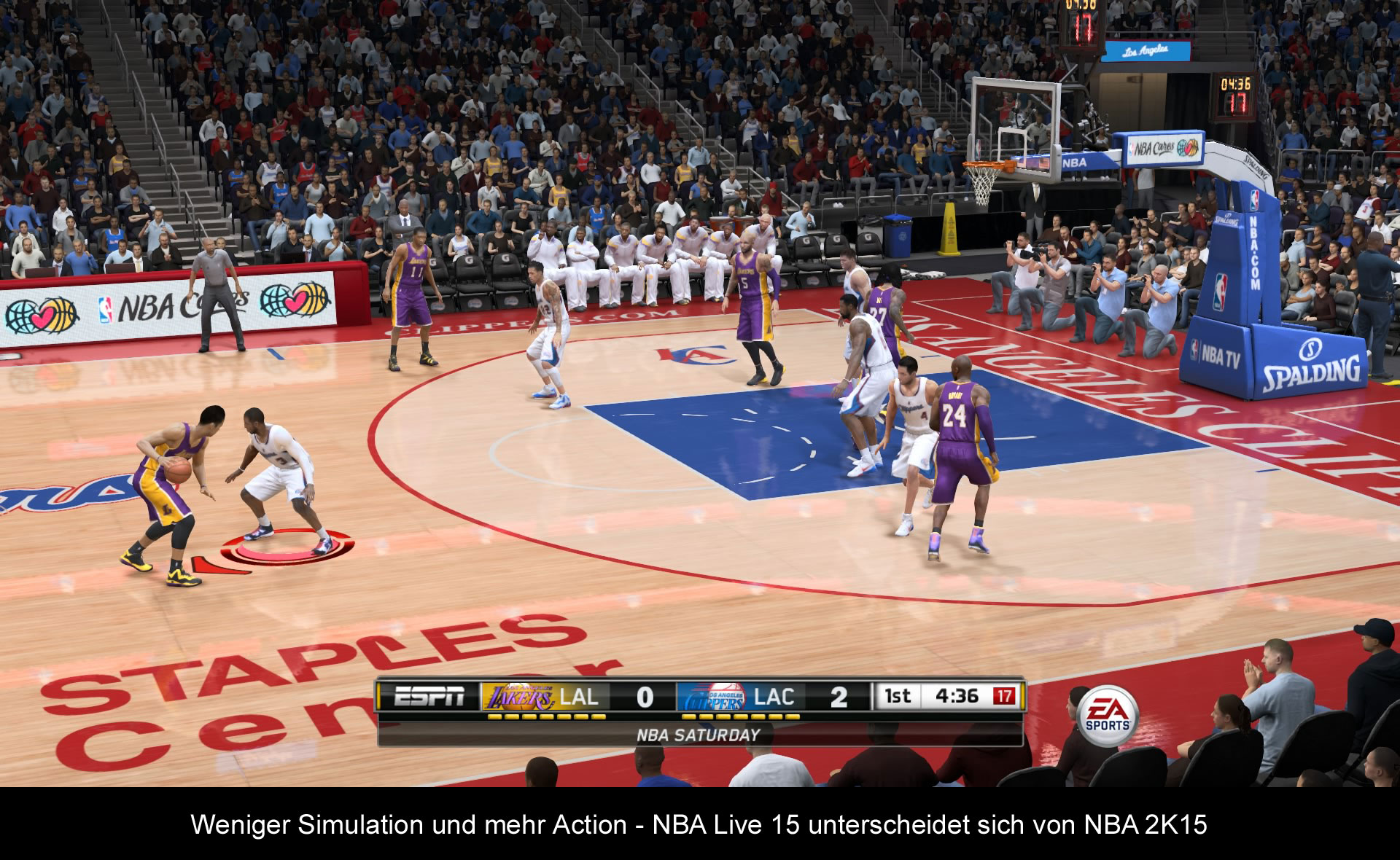This screenshot has height=860, width=1400.
Task: Select the Clippers team logo on the scorebar
Action: pos(713,697)
